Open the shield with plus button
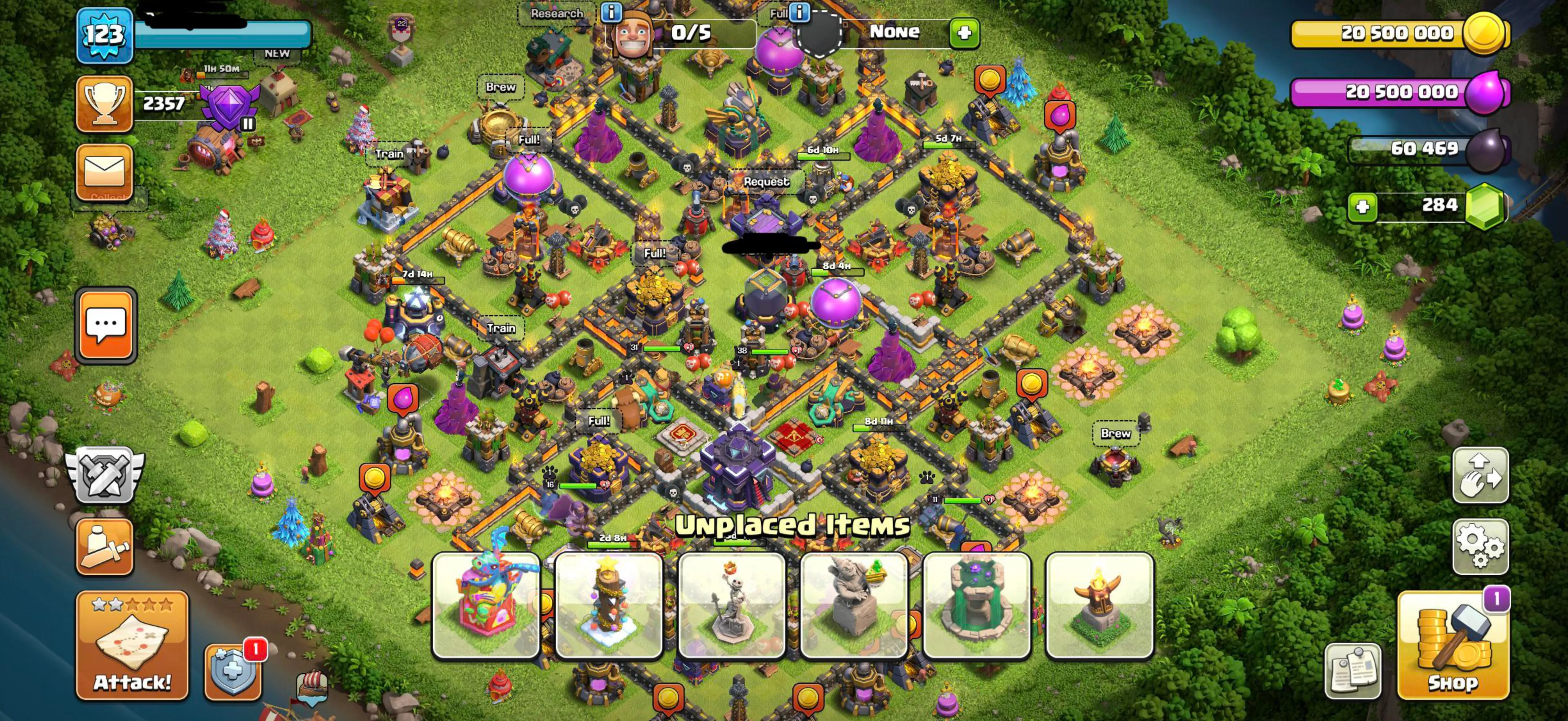1568x721 pixels. pyautogui.click(x=233, y=672)
